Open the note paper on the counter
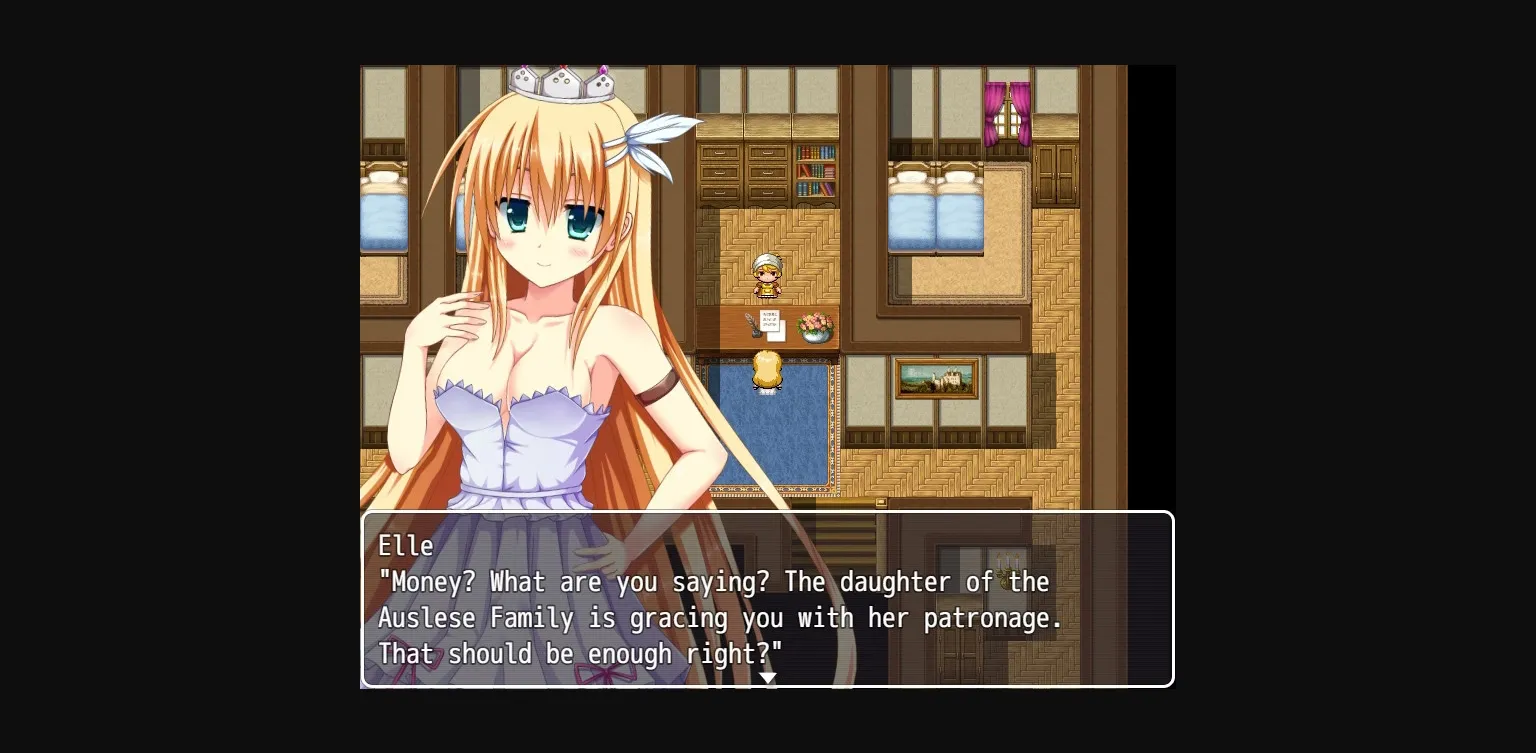This screenshot has height=753, width=1536. tap(770, 320)
